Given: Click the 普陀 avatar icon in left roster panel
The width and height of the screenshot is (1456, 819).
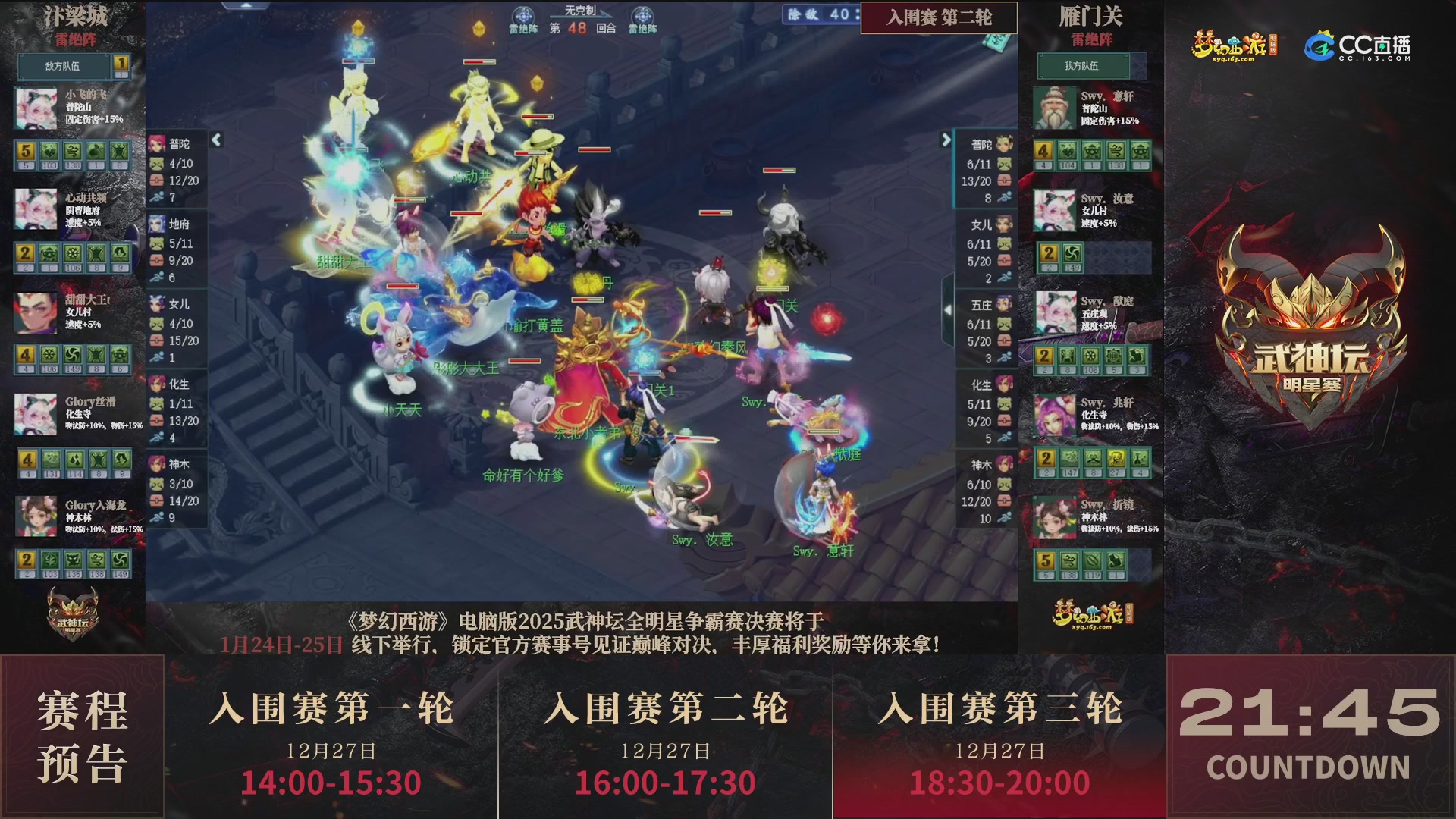Looking at the screenshot, I should tap(158, 144).
